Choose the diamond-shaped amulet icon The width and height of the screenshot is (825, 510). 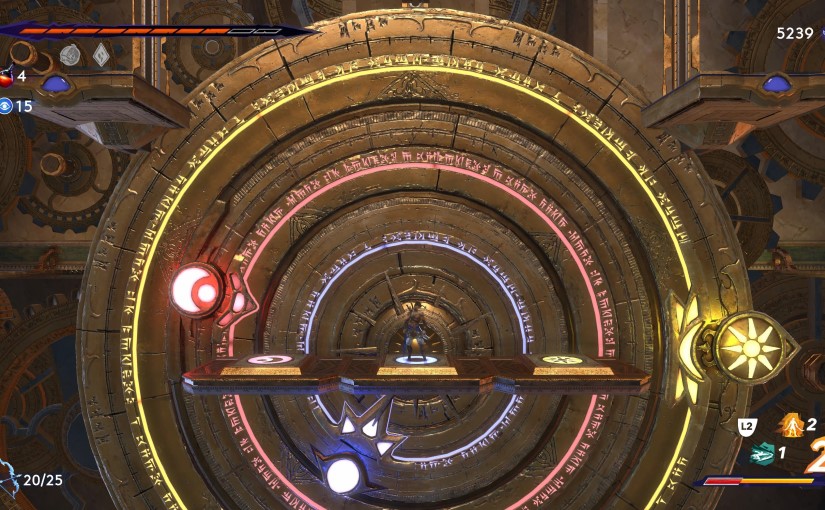tap(101, 55)
